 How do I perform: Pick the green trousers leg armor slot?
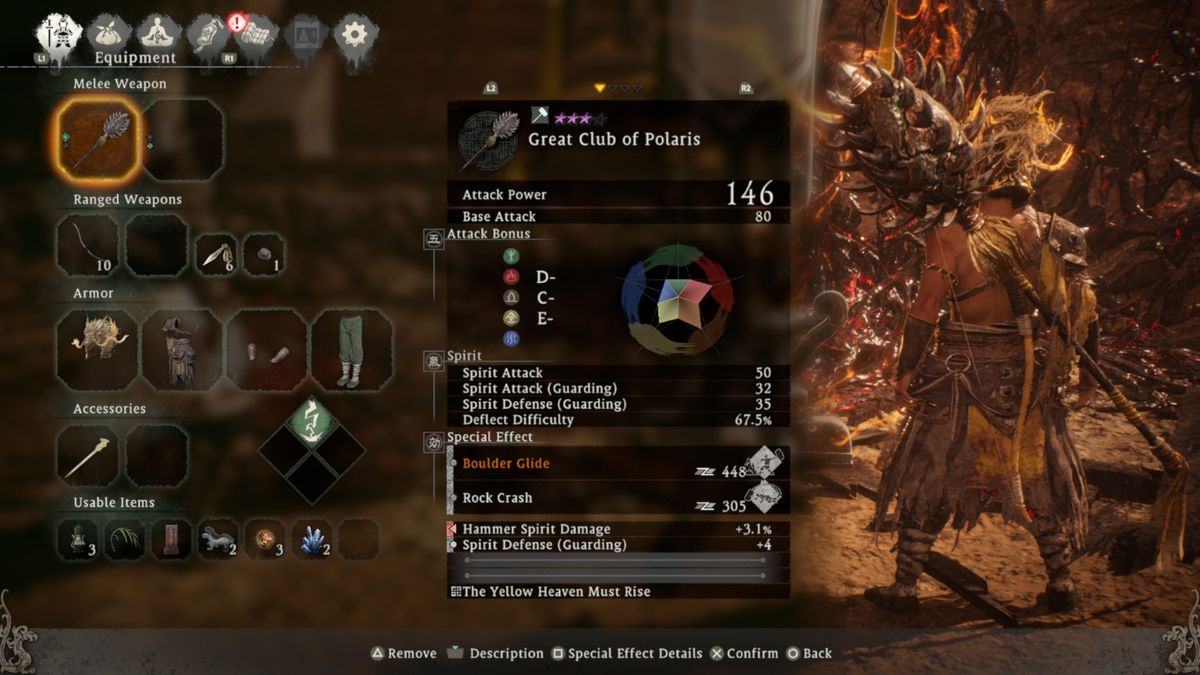pos(351,349)
